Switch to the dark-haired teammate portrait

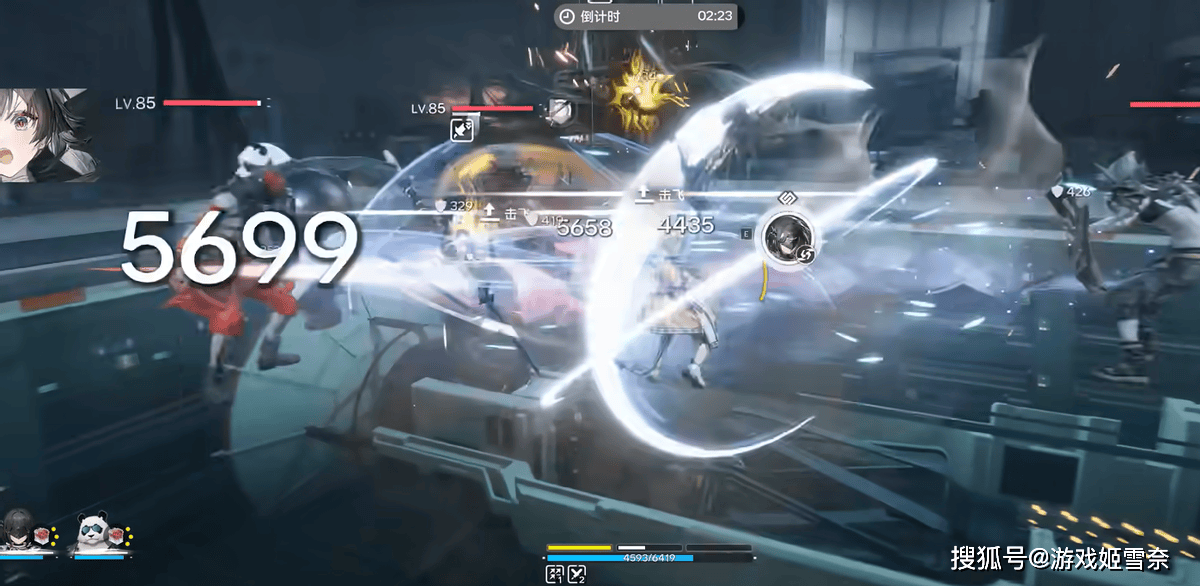coord(20,529)
